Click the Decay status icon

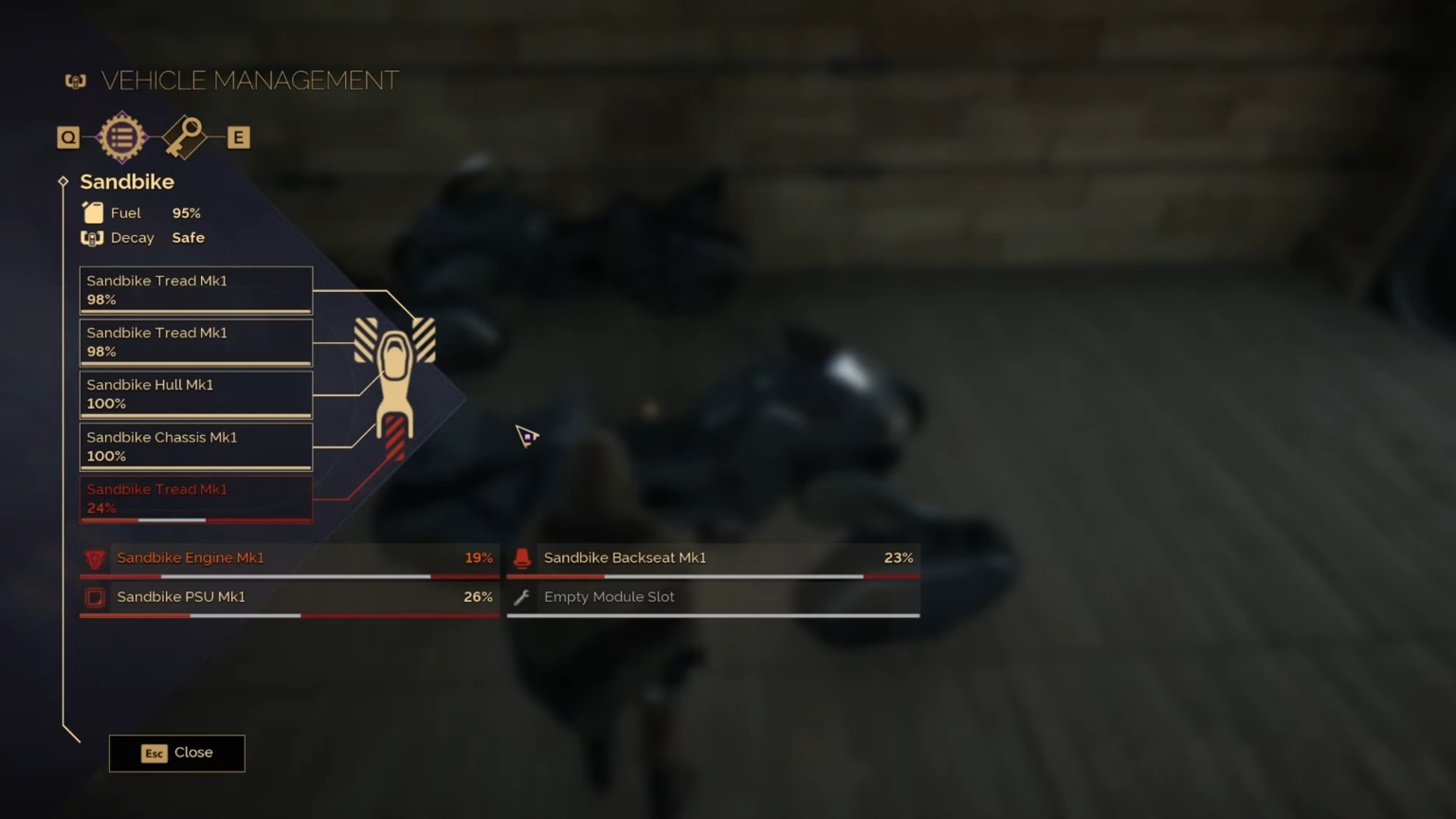click(x=92, y=237)
